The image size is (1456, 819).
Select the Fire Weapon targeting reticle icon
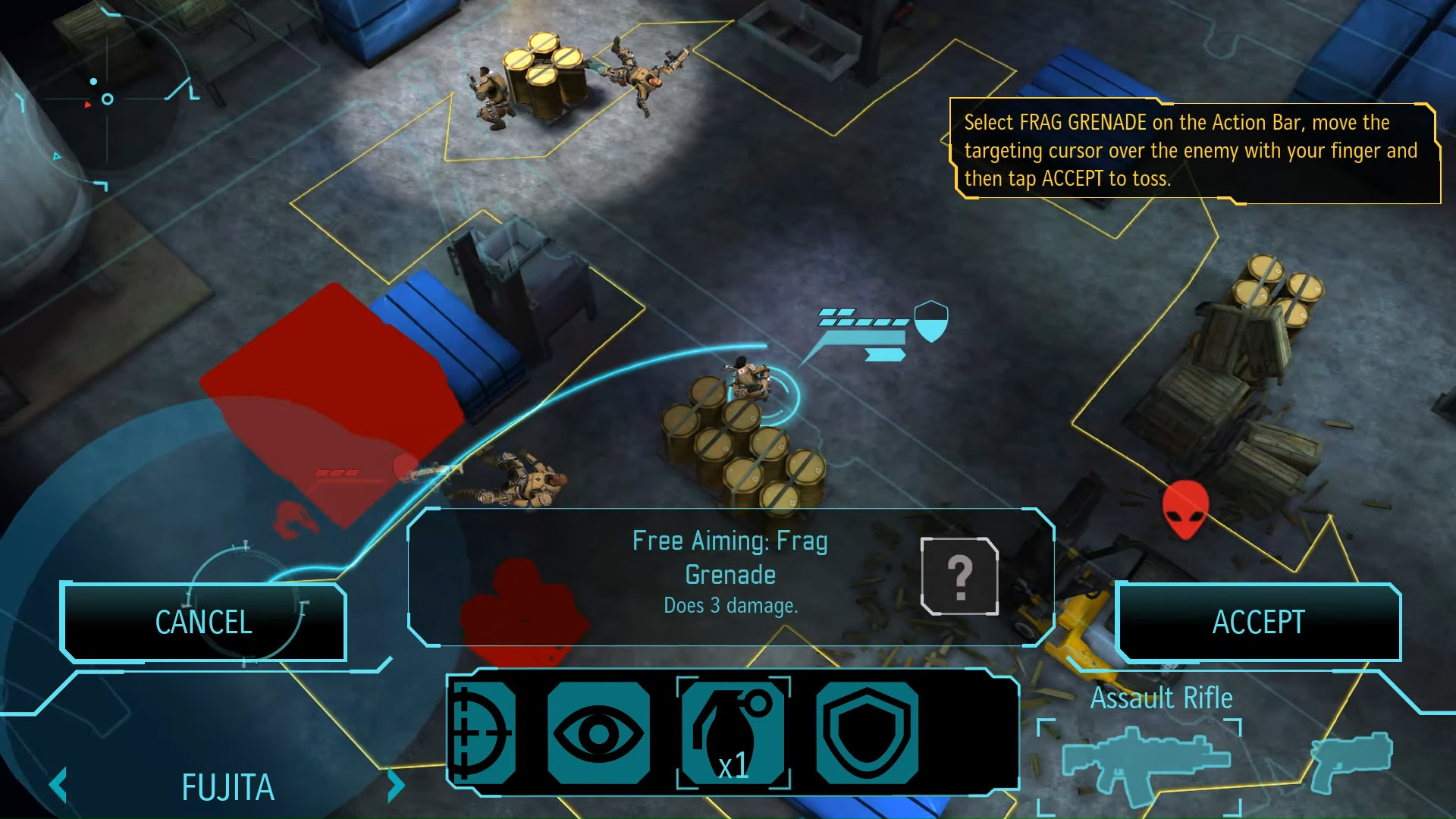click(483, 730)
